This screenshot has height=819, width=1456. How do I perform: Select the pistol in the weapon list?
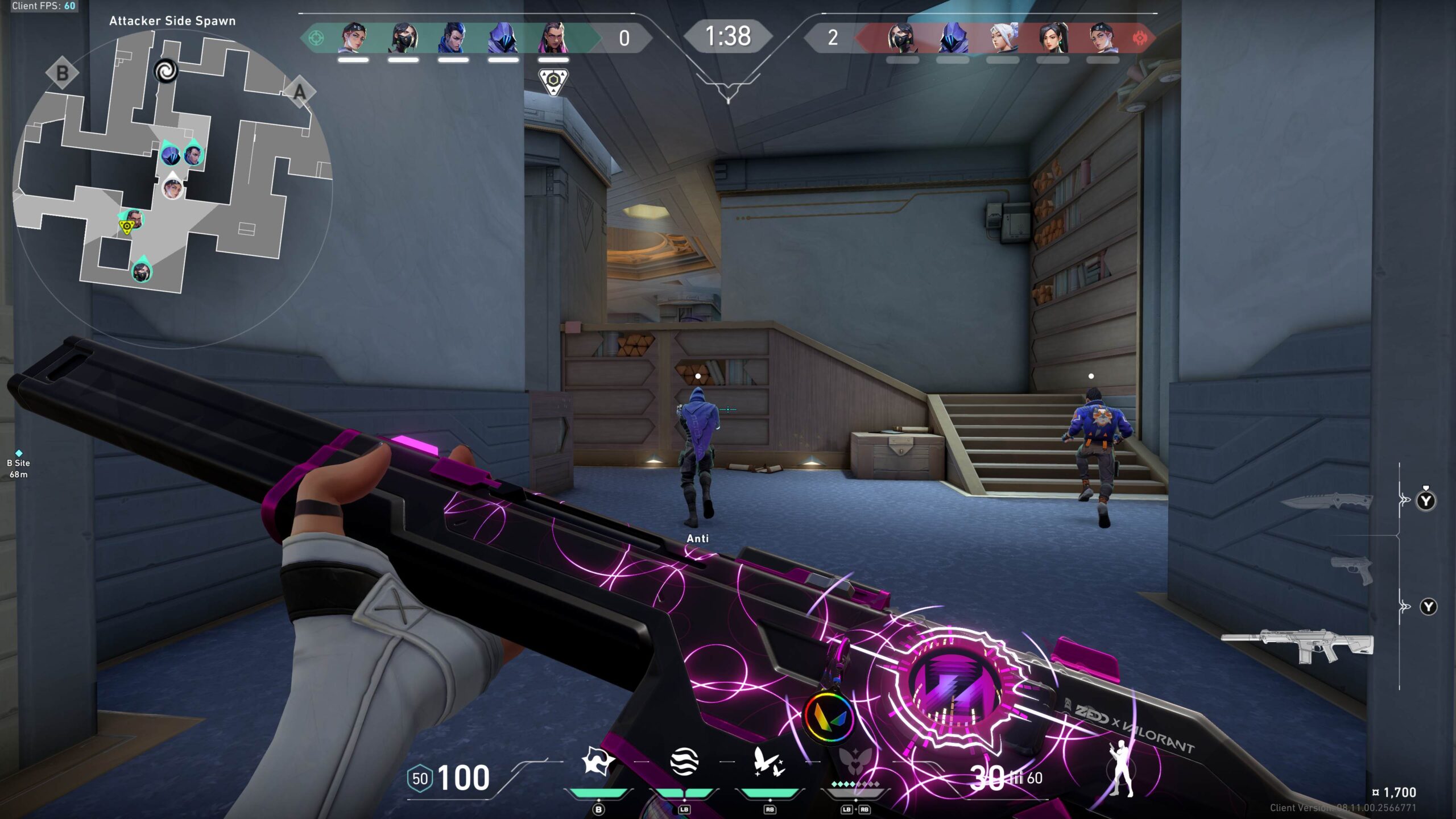tap(1352, 570)
